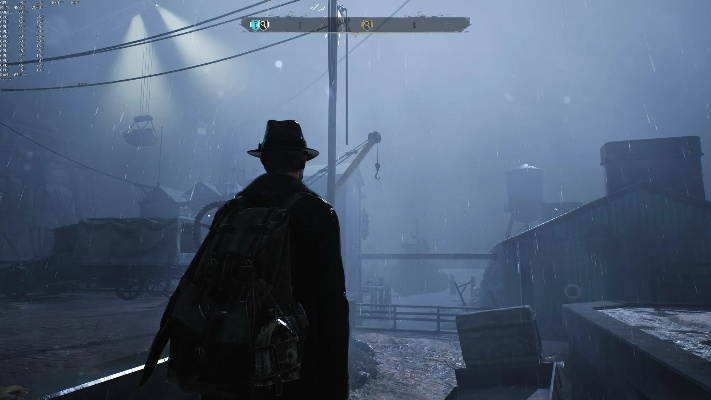Viewport: 711px width, 400px height.
Task: Select the yellow magnifying glass evidence marker
Action: [367, 24]
